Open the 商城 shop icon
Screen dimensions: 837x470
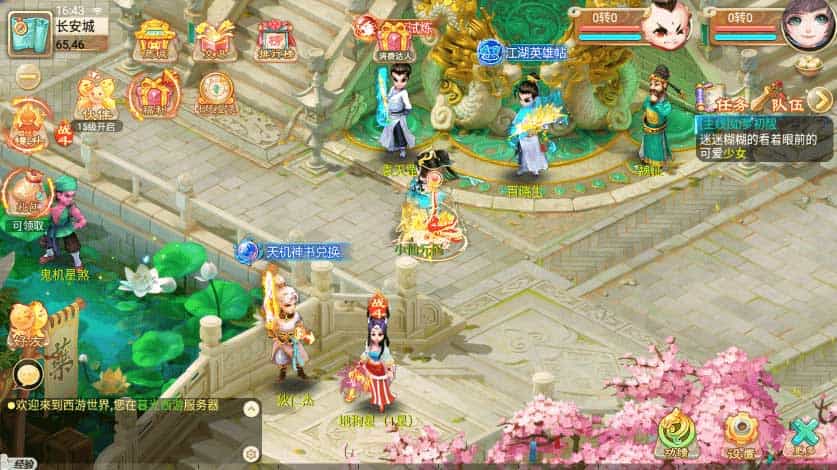155,41
